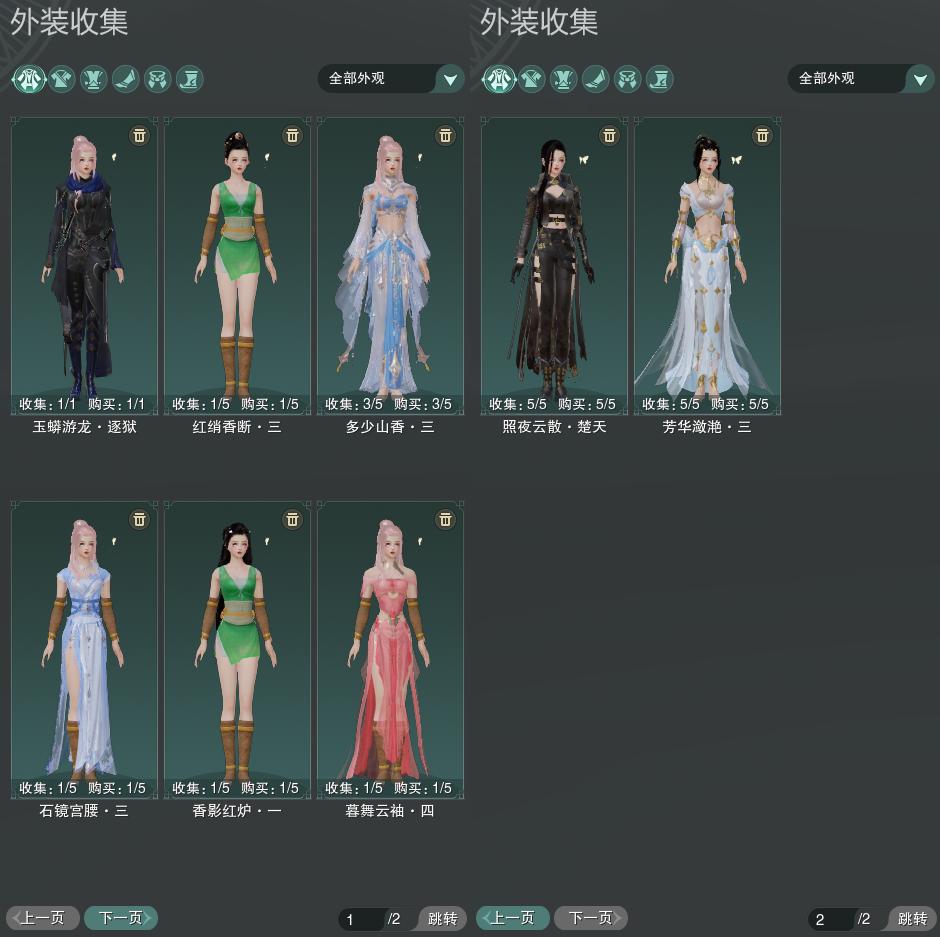Click the trash icon on 石镜宫腰·三 card
This screenshot has height=937, width=940.
[139, 519]
